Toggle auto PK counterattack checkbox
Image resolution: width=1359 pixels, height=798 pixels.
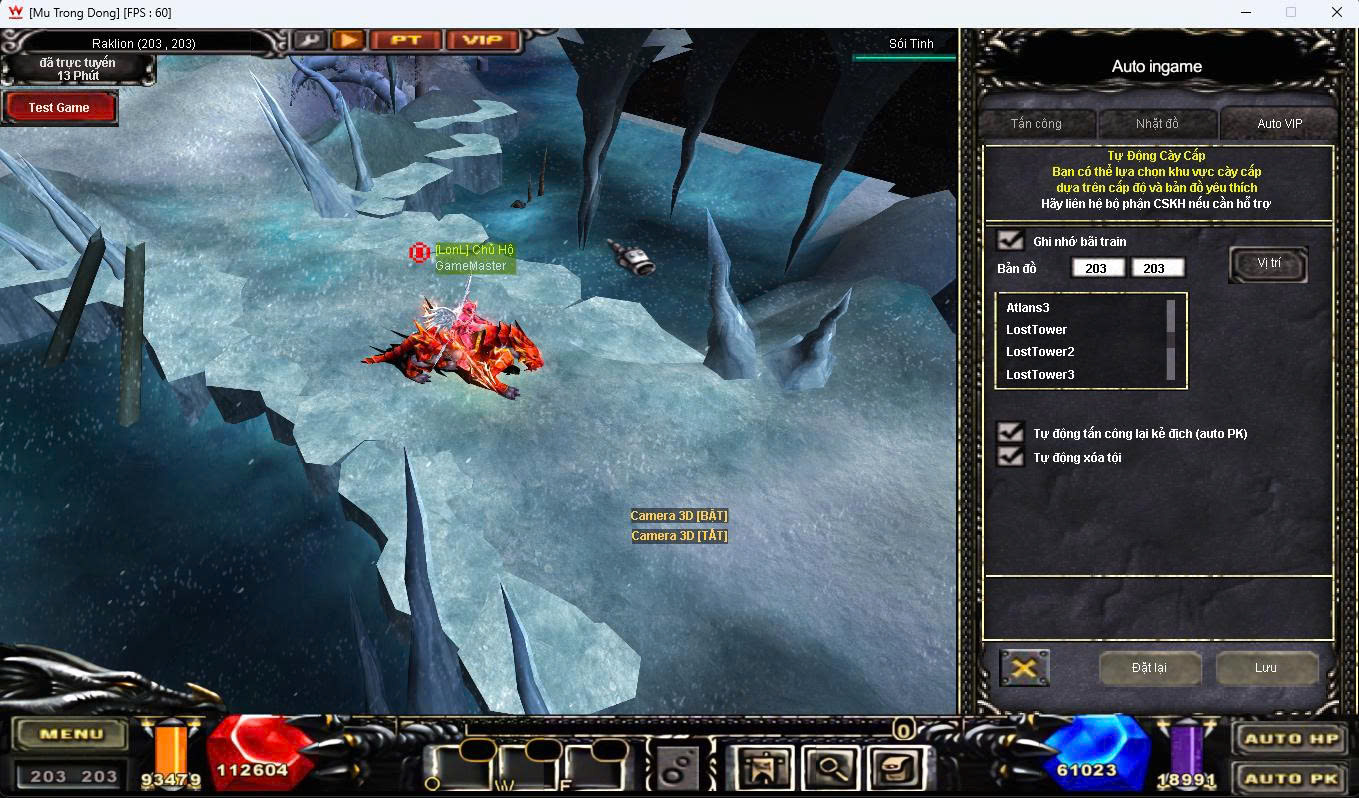coord(1011,433)
